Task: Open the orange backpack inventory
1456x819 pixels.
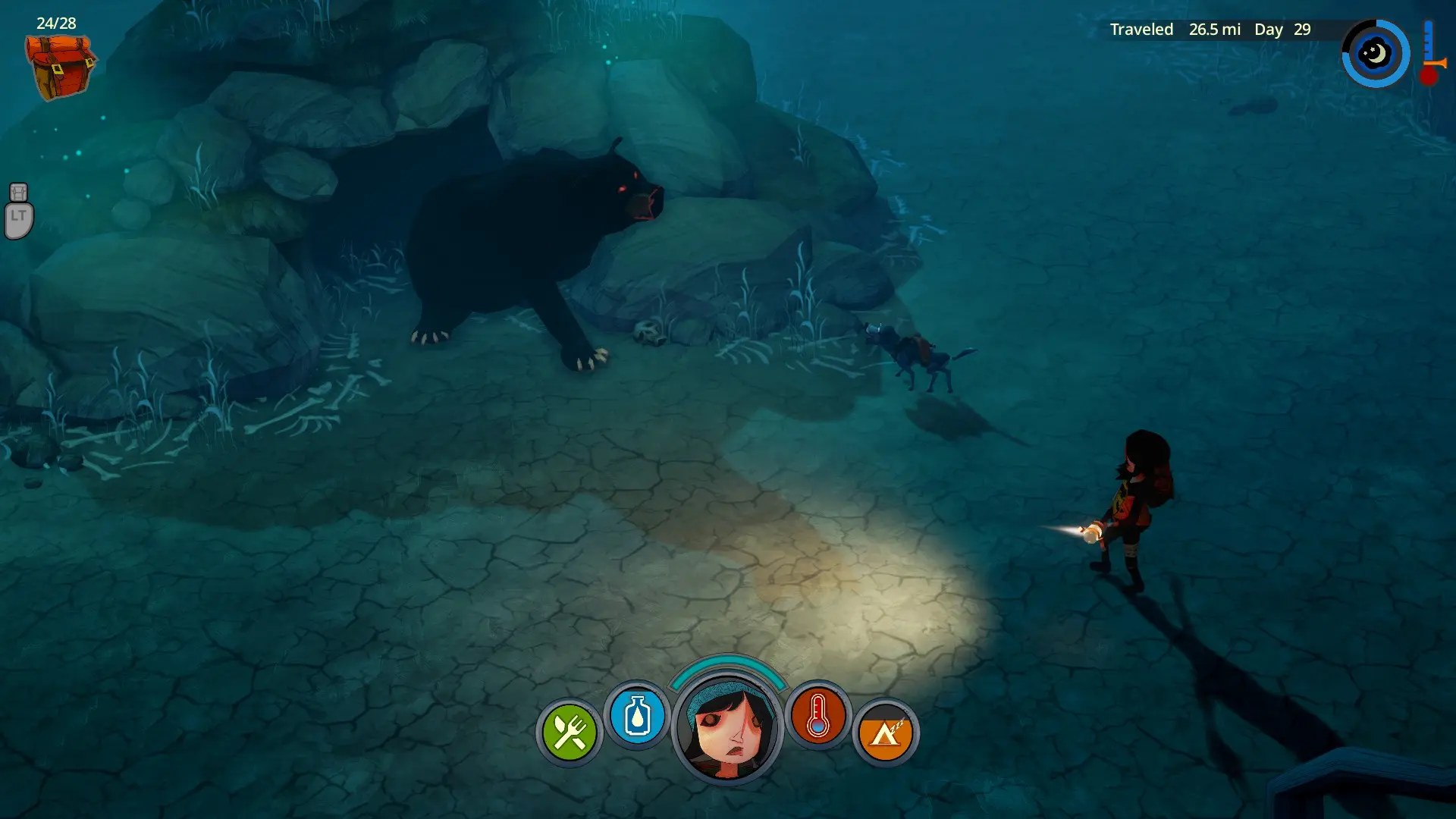Action: click(x=59, y=67)
